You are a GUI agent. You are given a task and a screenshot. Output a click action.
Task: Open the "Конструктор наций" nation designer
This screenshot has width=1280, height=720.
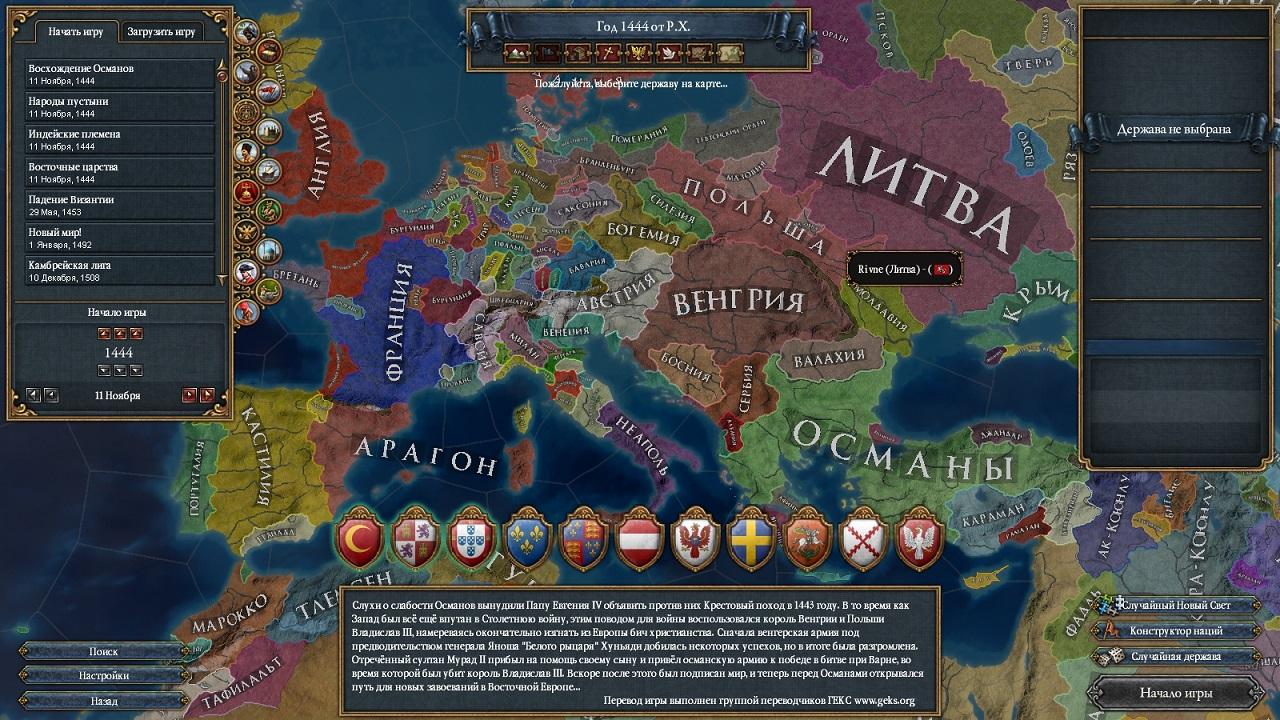pos(1176,631)
